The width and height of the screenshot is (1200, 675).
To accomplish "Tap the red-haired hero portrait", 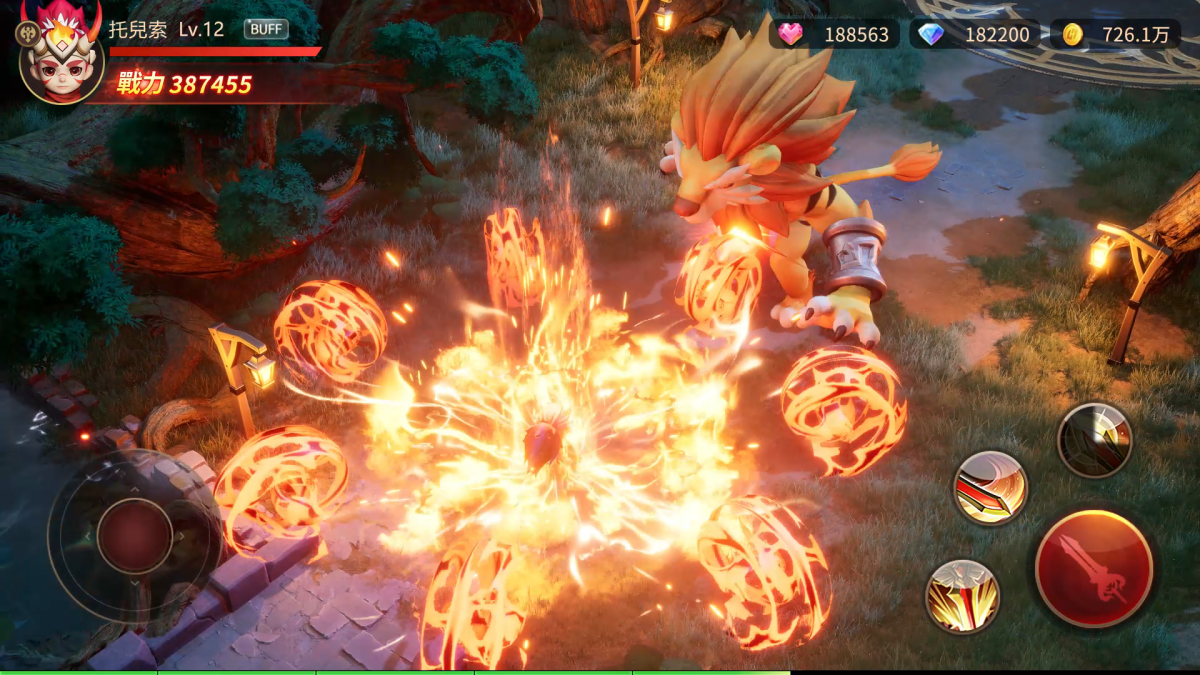I will [x=62, y=60].
